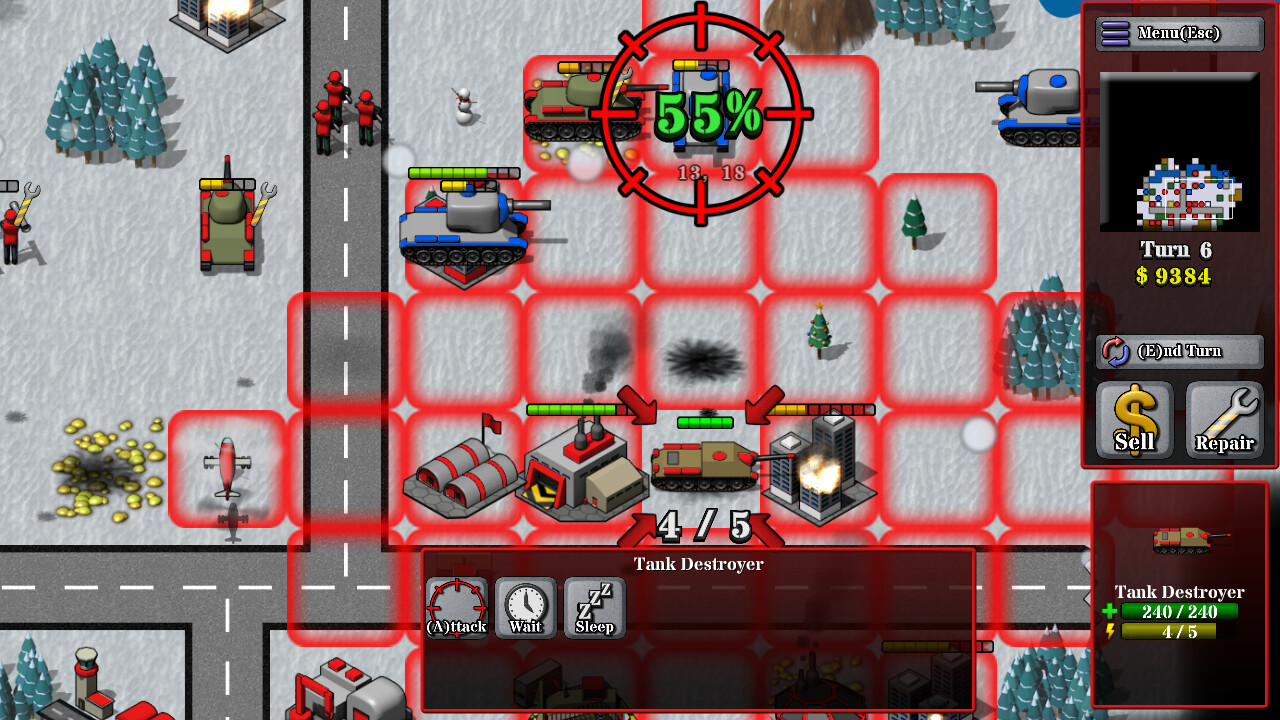Click the minimap in the top sidebar
Screen dimensions: 1280x720
(1180, 150)
